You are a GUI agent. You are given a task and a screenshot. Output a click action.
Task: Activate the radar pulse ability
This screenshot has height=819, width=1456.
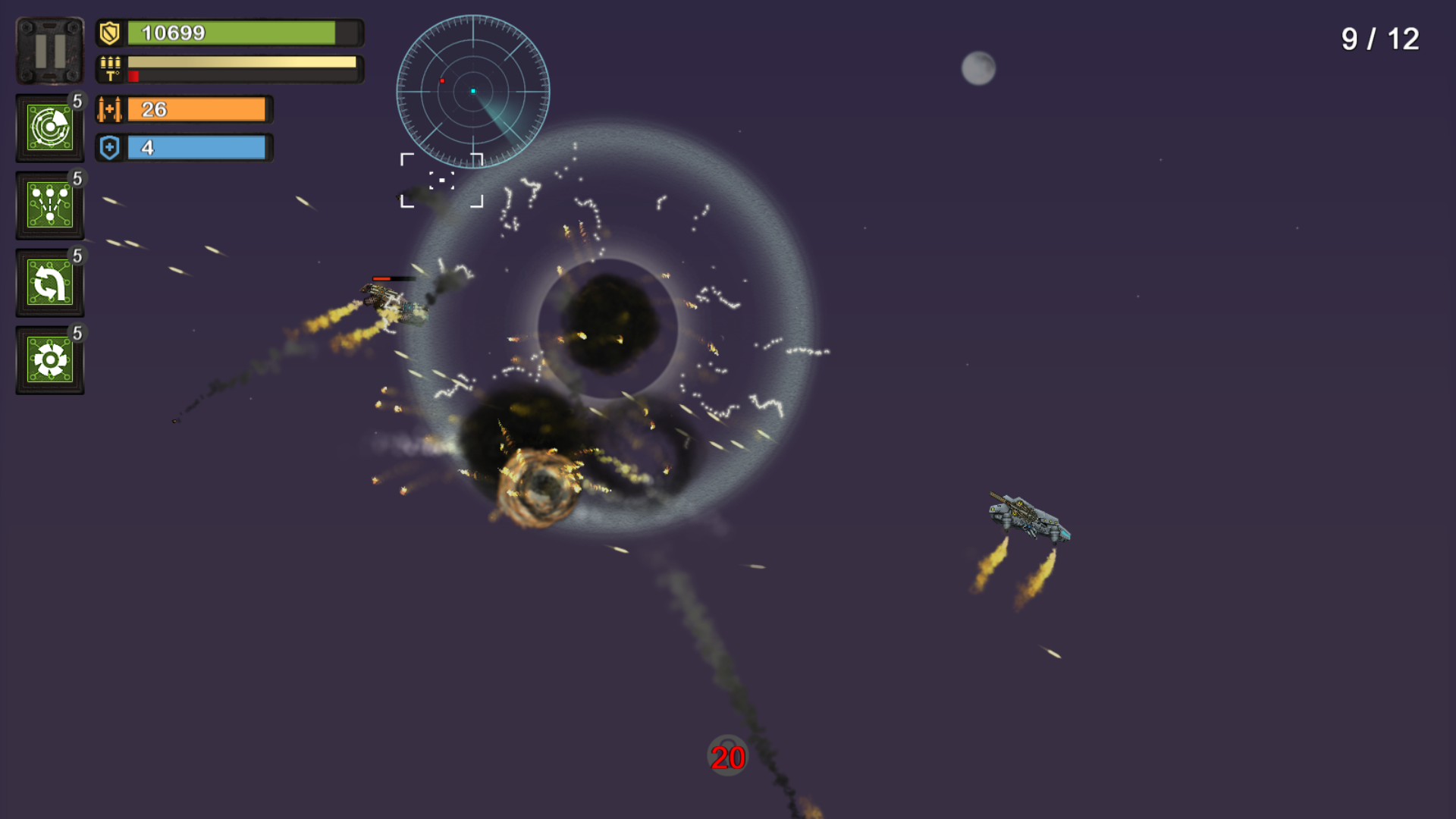[x=49, y=127]
